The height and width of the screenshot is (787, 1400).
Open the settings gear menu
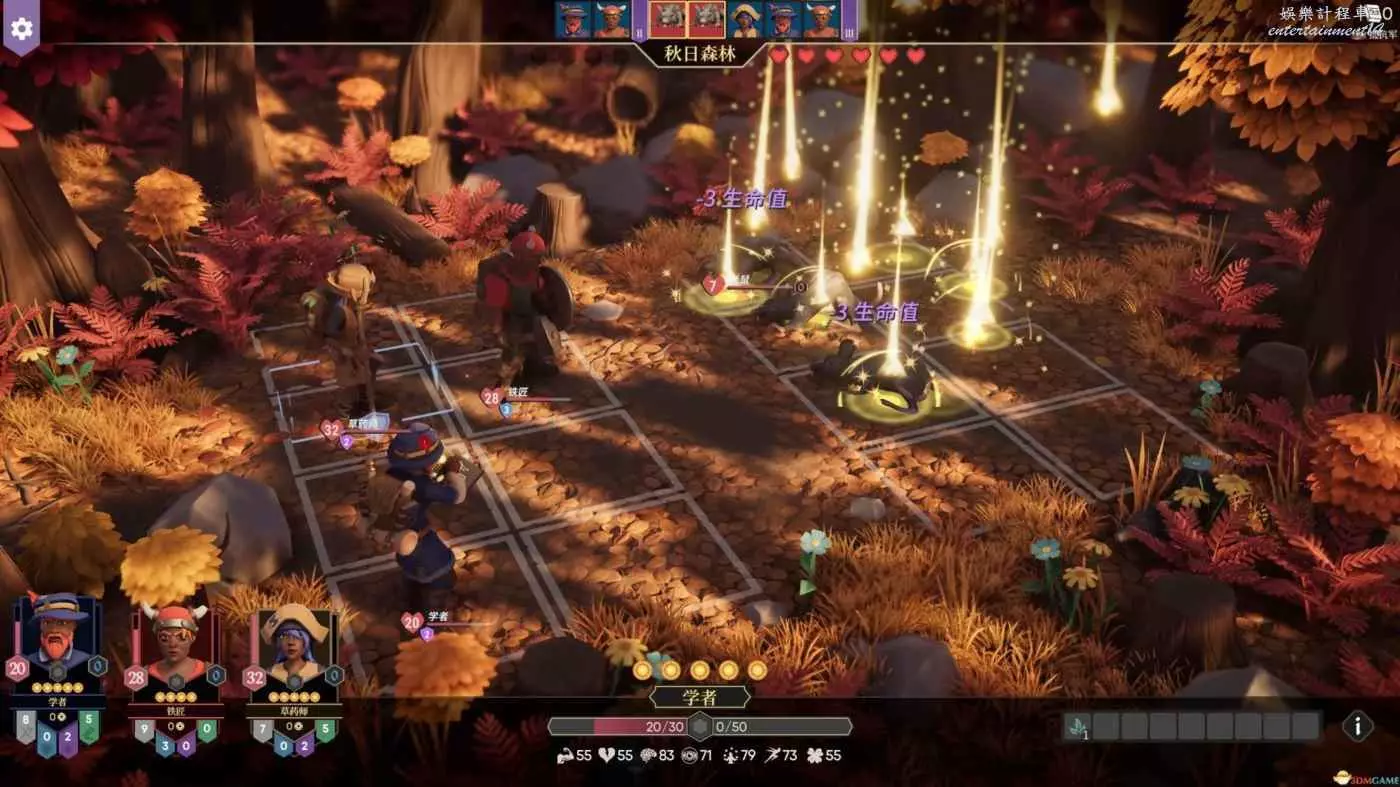point(21,27)
